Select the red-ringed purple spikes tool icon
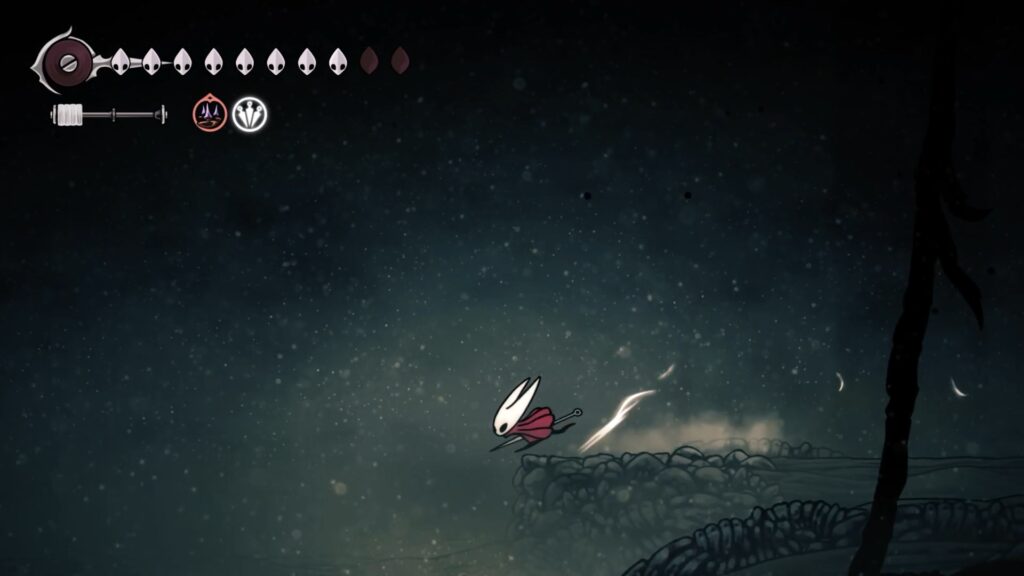 pyautogui.click(x=209, y=114)
